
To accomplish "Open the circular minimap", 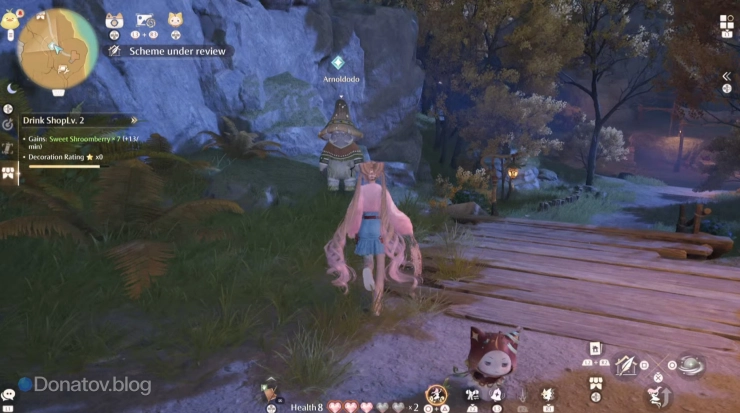I will pyautogui.click(x=57, y=48).
